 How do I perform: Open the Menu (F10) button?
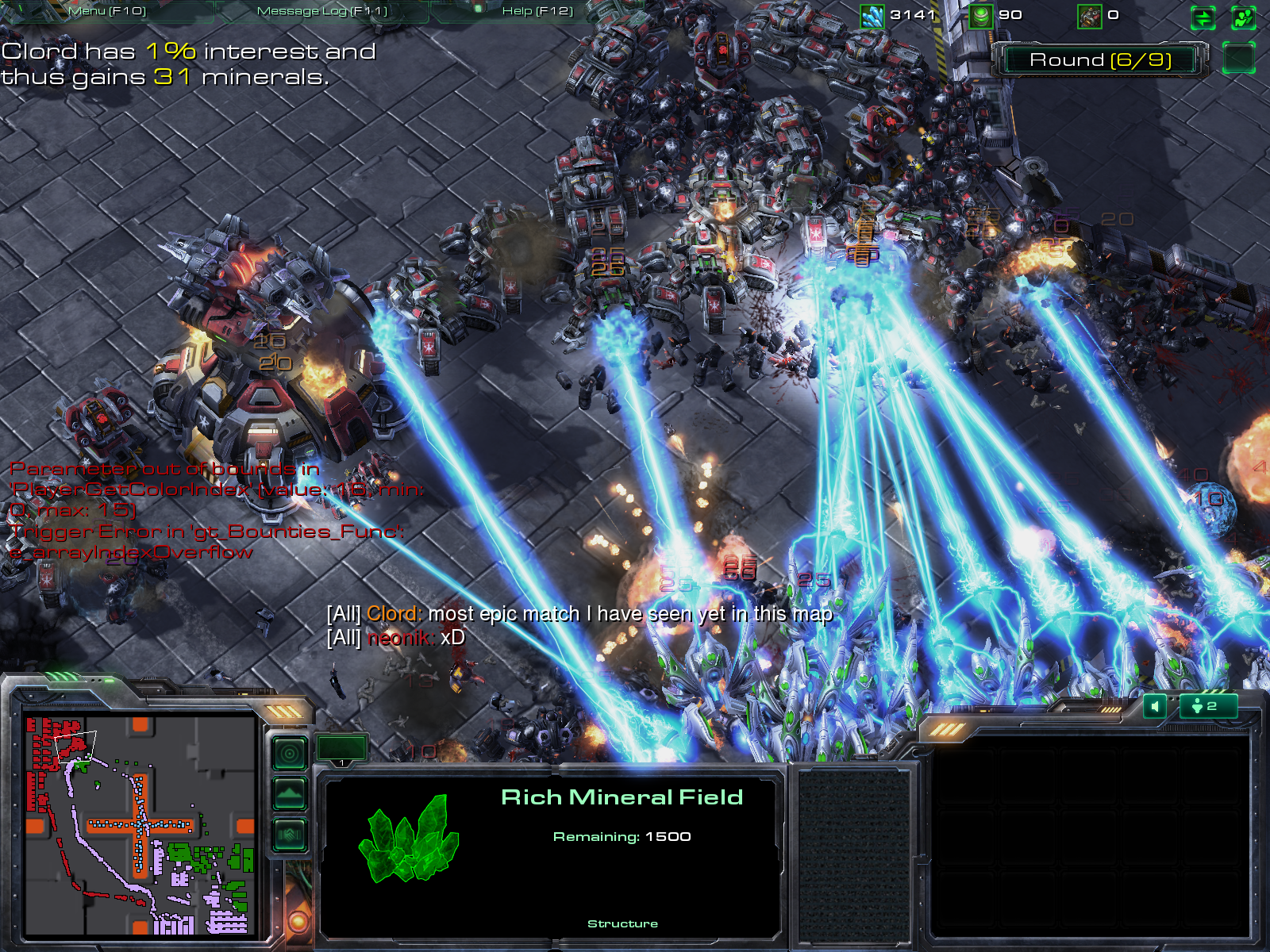[x=107, y=11]
